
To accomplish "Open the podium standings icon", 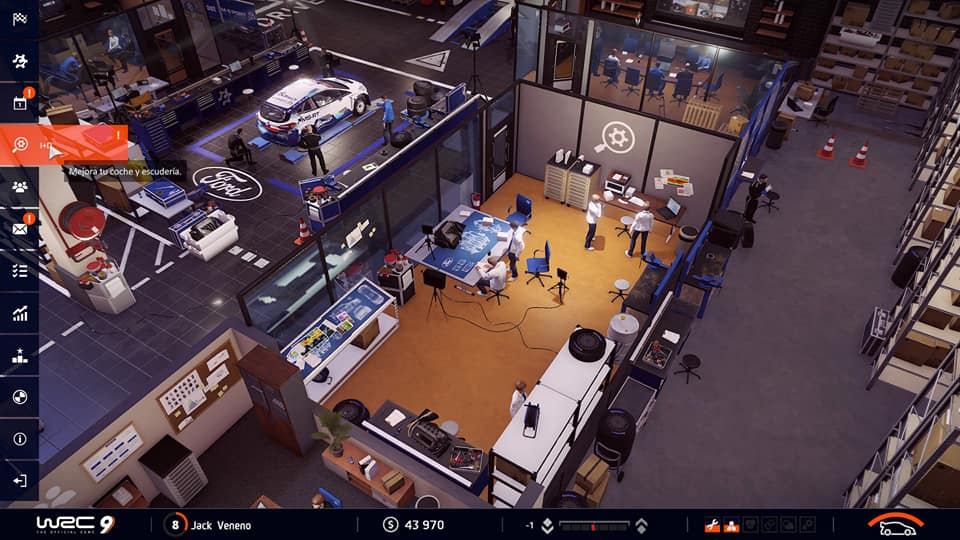I will tap(19, 355).
